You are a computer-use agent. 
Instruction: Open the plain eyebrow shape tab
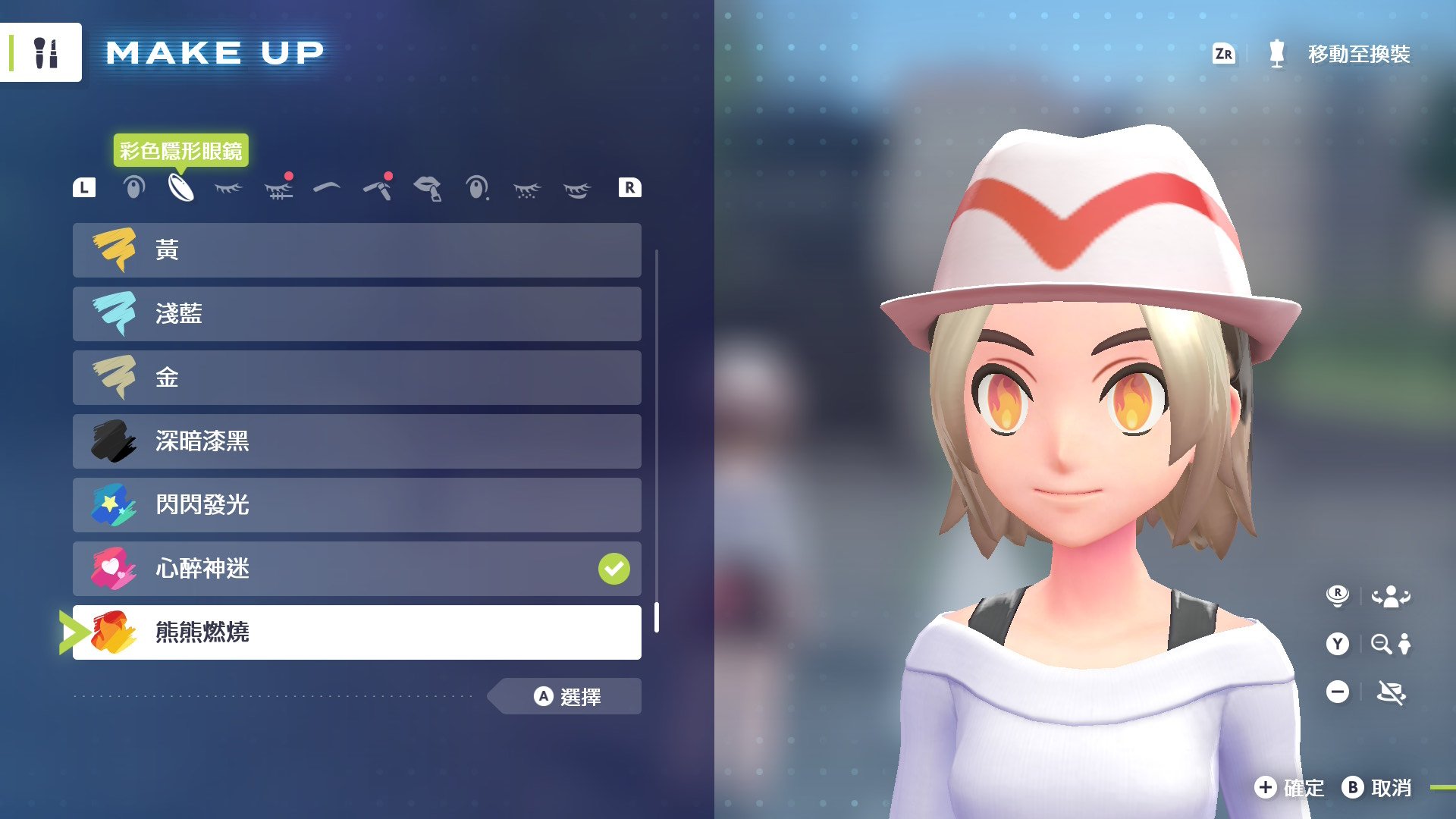click(x=327, y=187)
